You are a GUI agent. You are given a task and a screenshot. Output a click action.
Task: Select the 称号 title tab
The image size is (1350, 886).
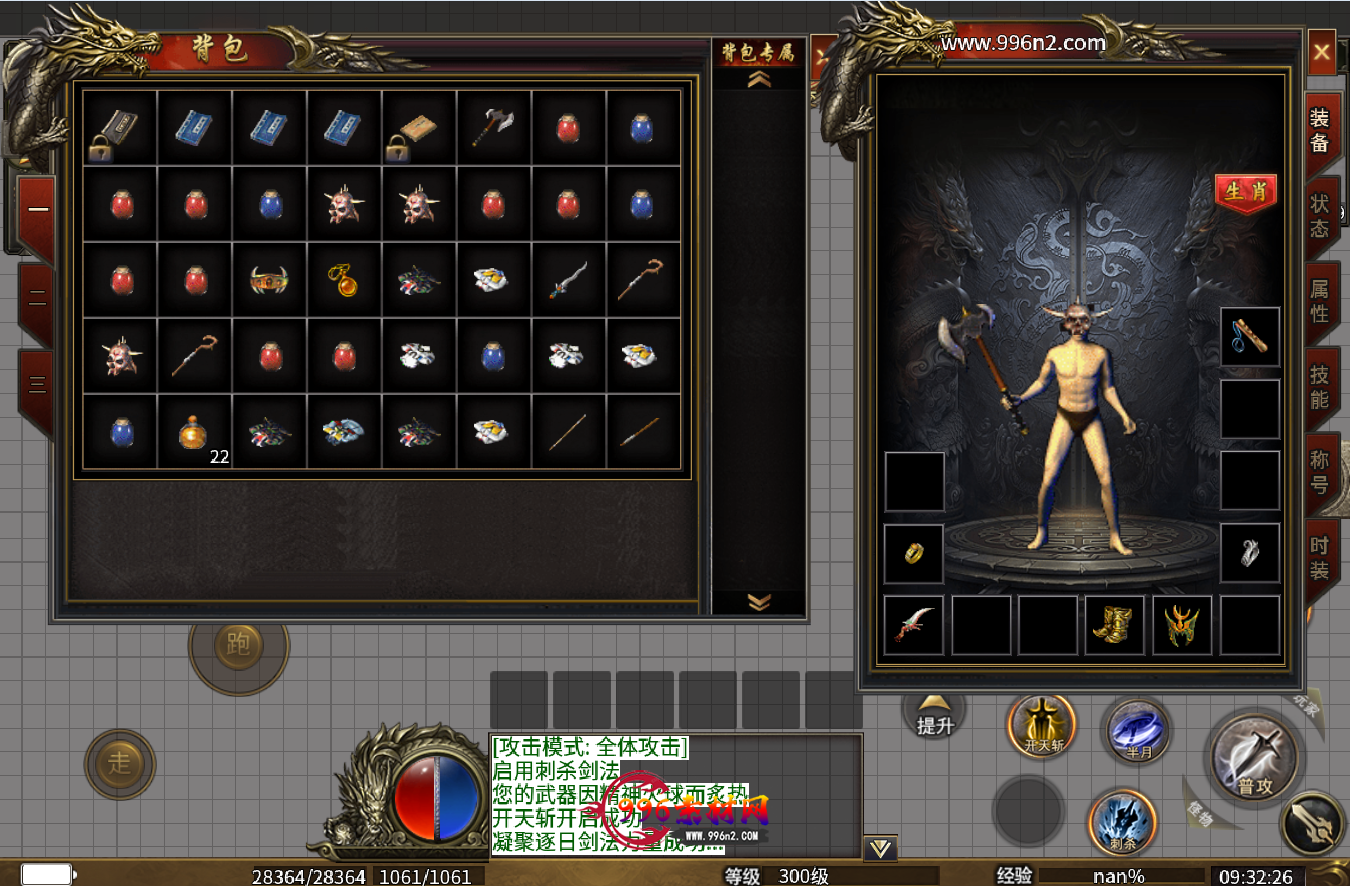[x=1320, y=472]
